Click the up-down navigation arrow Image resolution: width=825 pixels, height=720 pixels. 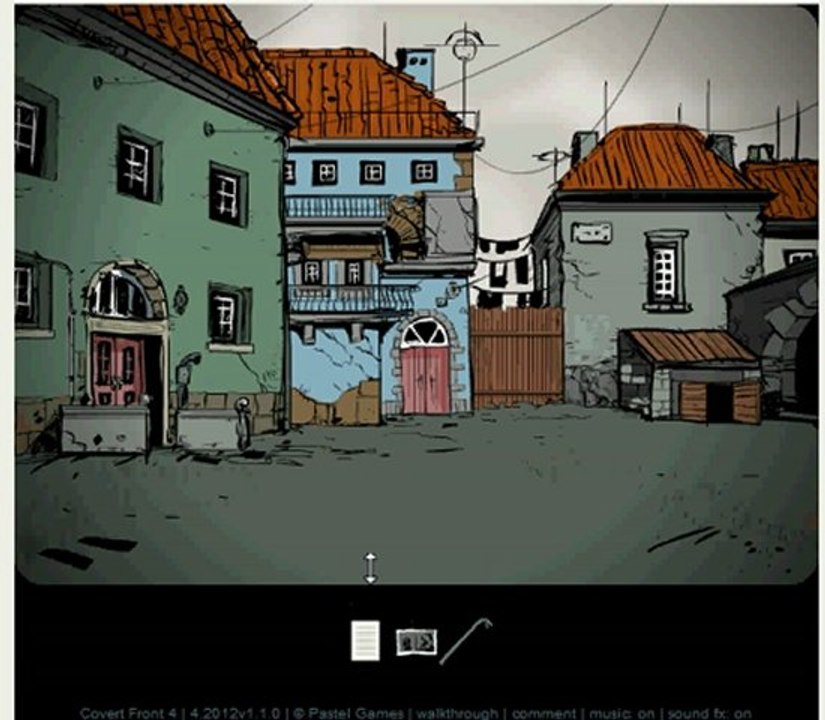pyautogui.click(x=370, y=567)
